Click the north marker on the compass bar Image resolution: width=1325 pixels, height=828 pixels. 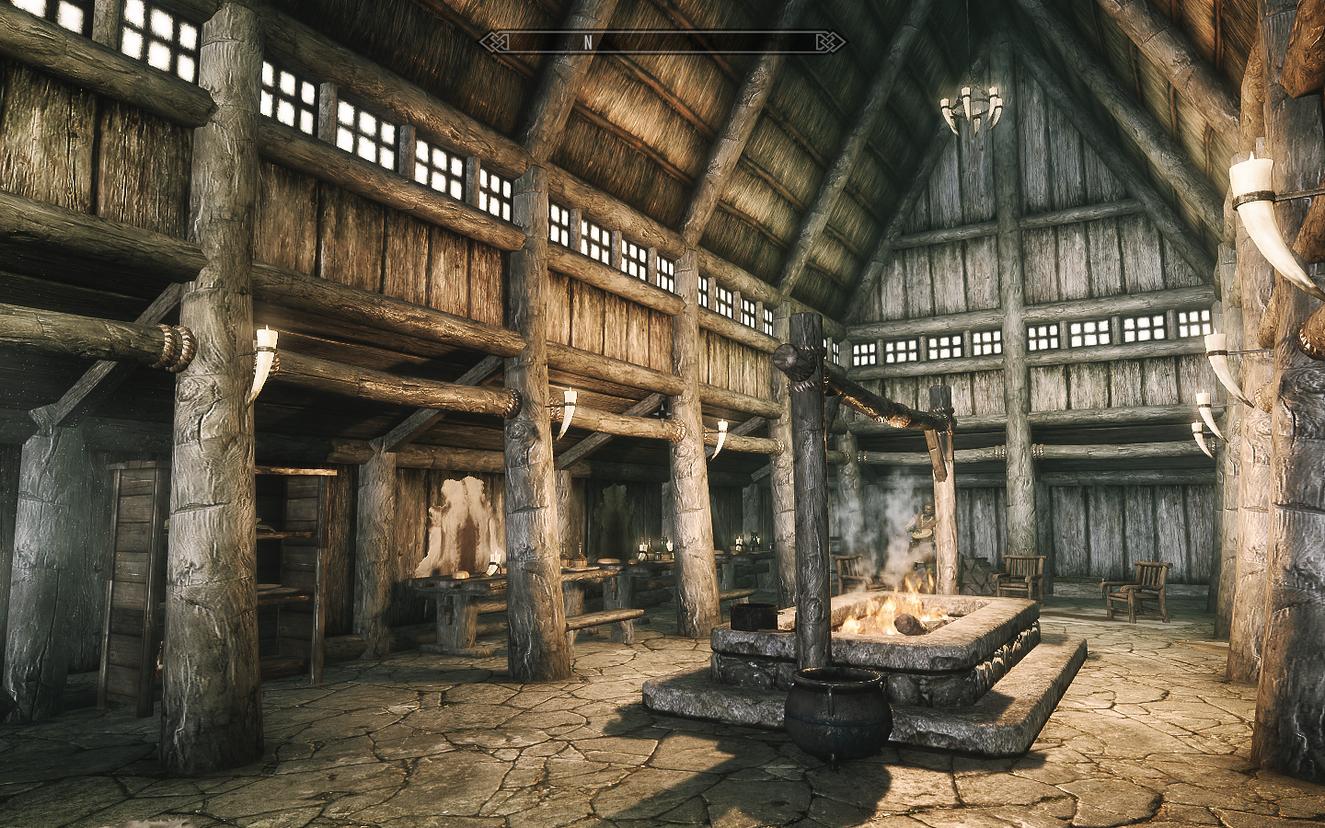tap(588, 42)
